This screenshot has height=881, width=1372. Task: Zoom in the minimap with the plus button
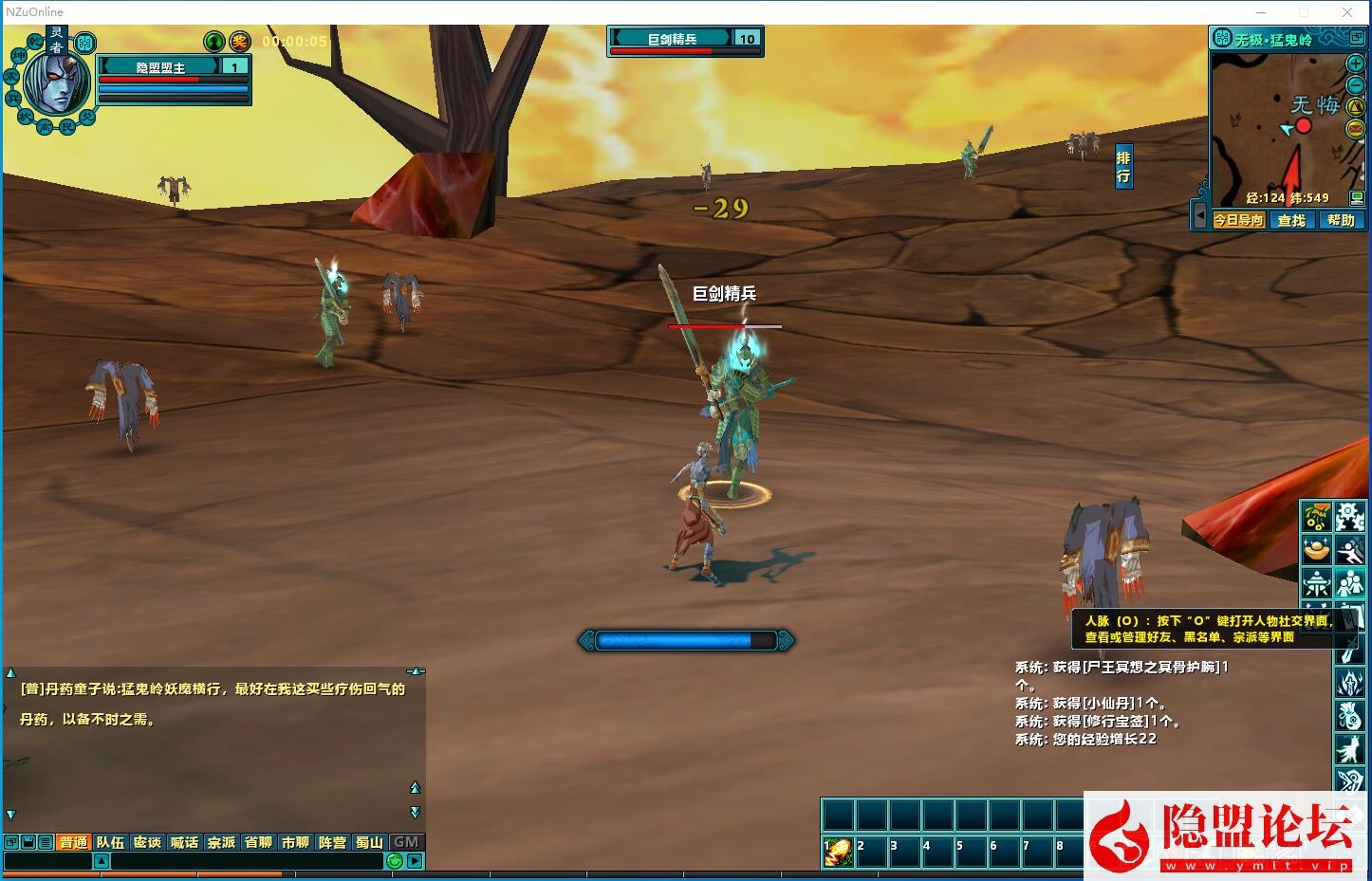[x=1356, y=64]
